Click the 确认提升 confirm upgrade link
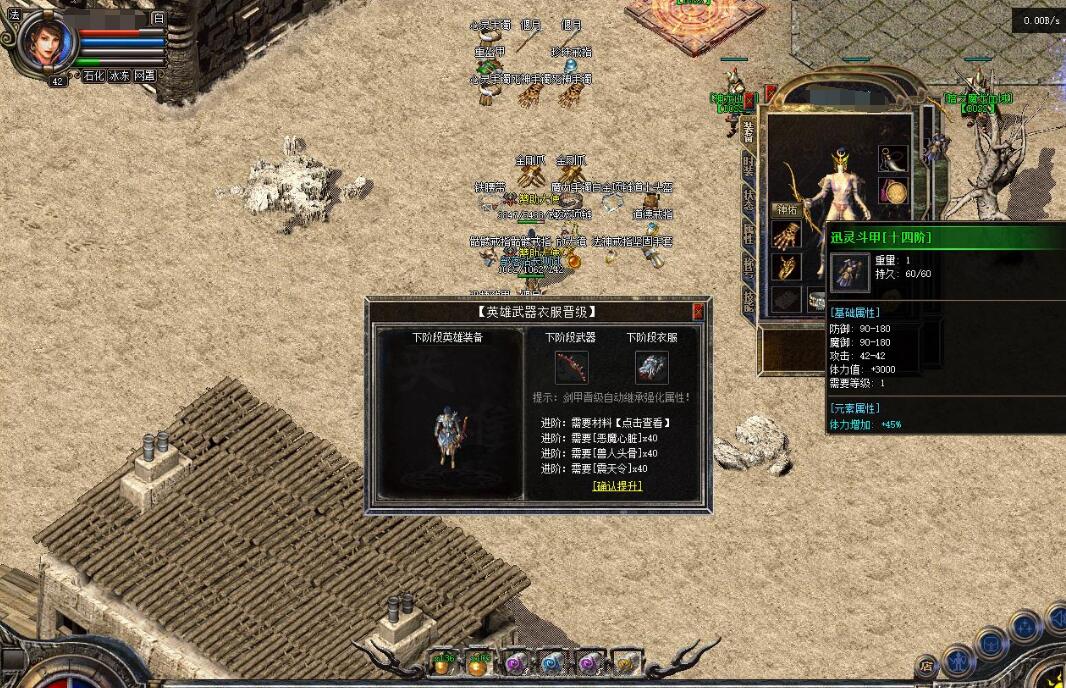This screenshot has height=688, width=1066. point(617,486)
